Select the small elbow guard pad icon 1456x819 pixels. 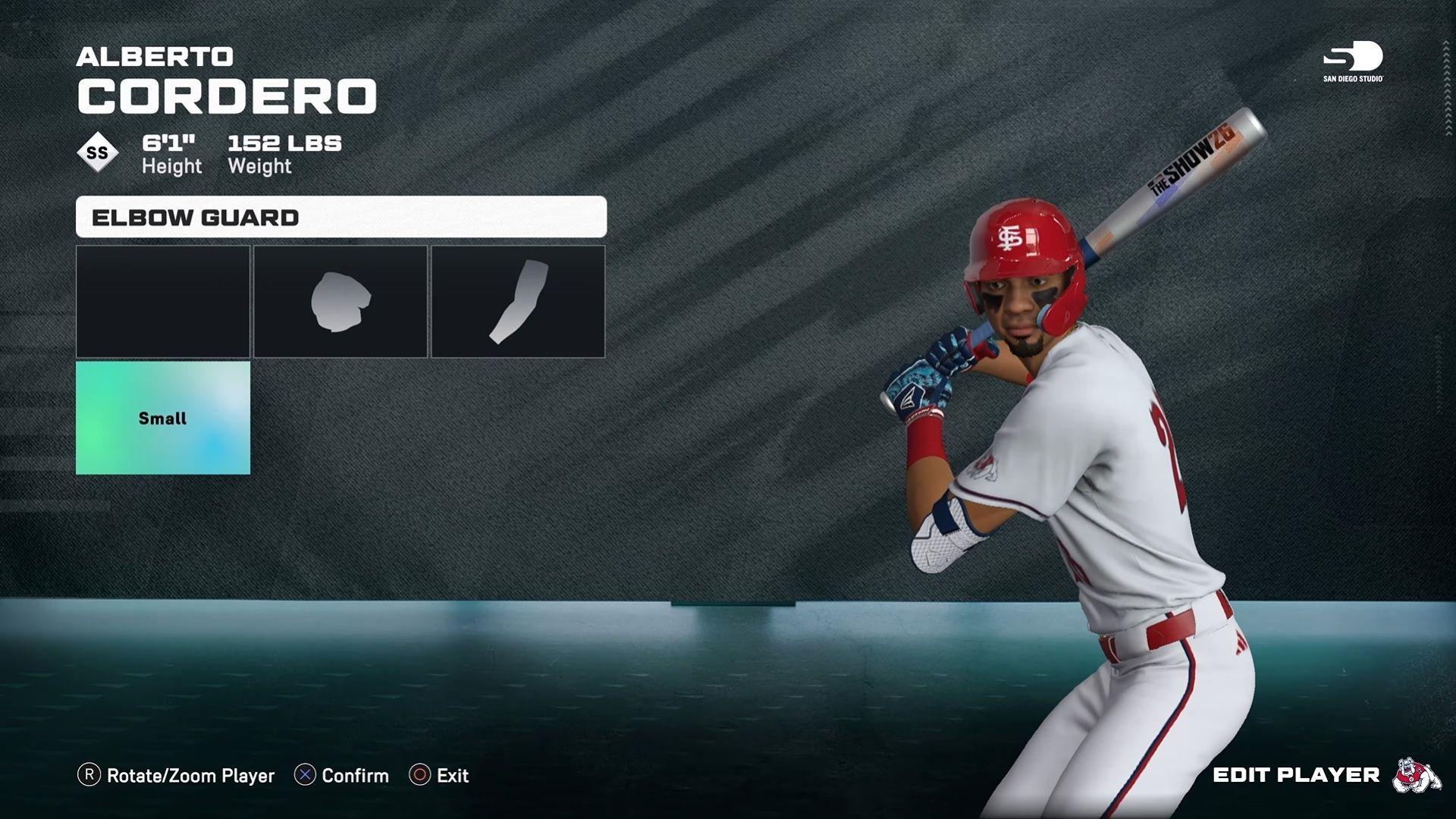[x=339, y=300]
